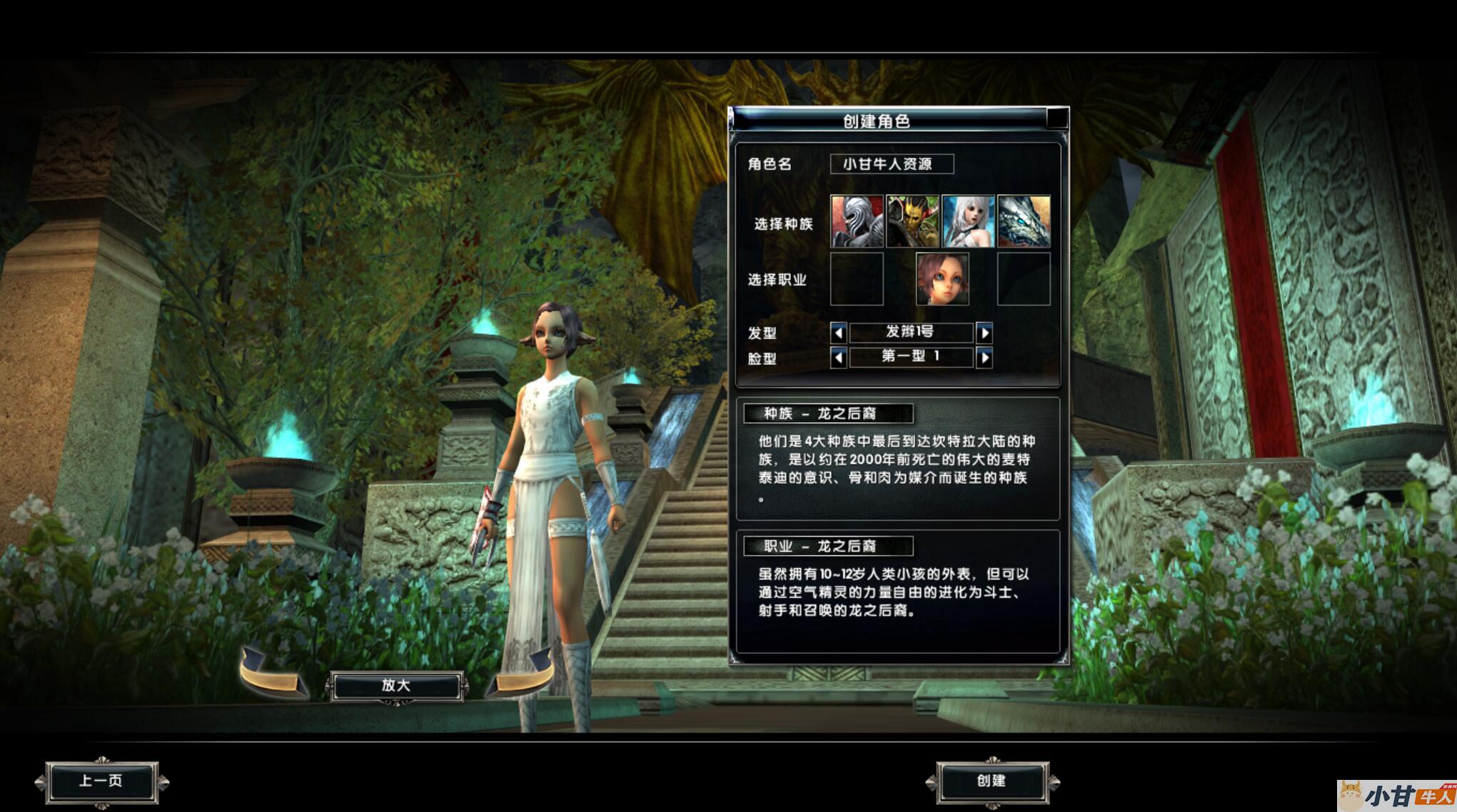Switch to previous face type
This screenshot has height=812, width=1457.
839,357
